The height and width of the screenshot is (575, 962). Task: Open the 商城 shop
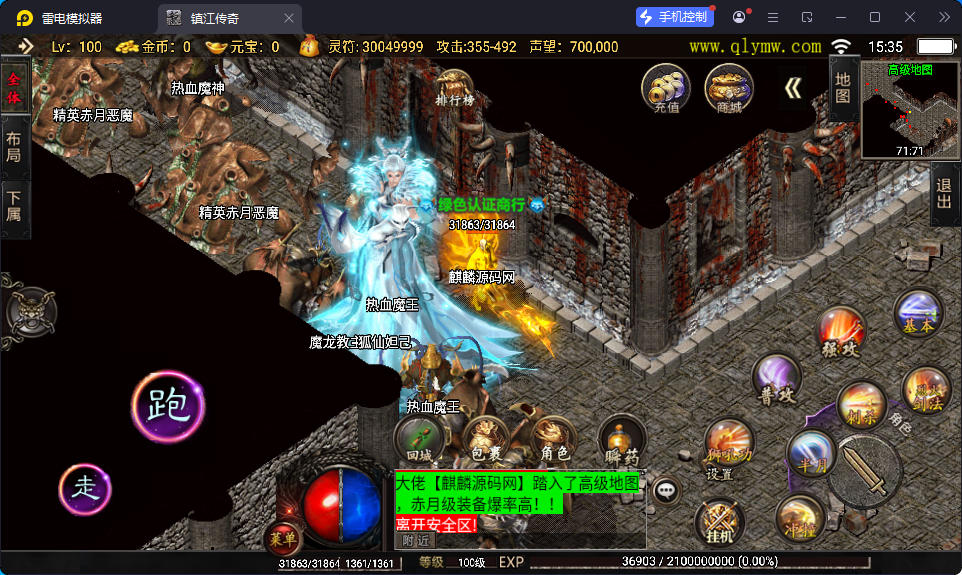pyautogui.click(x=728, y=88)
